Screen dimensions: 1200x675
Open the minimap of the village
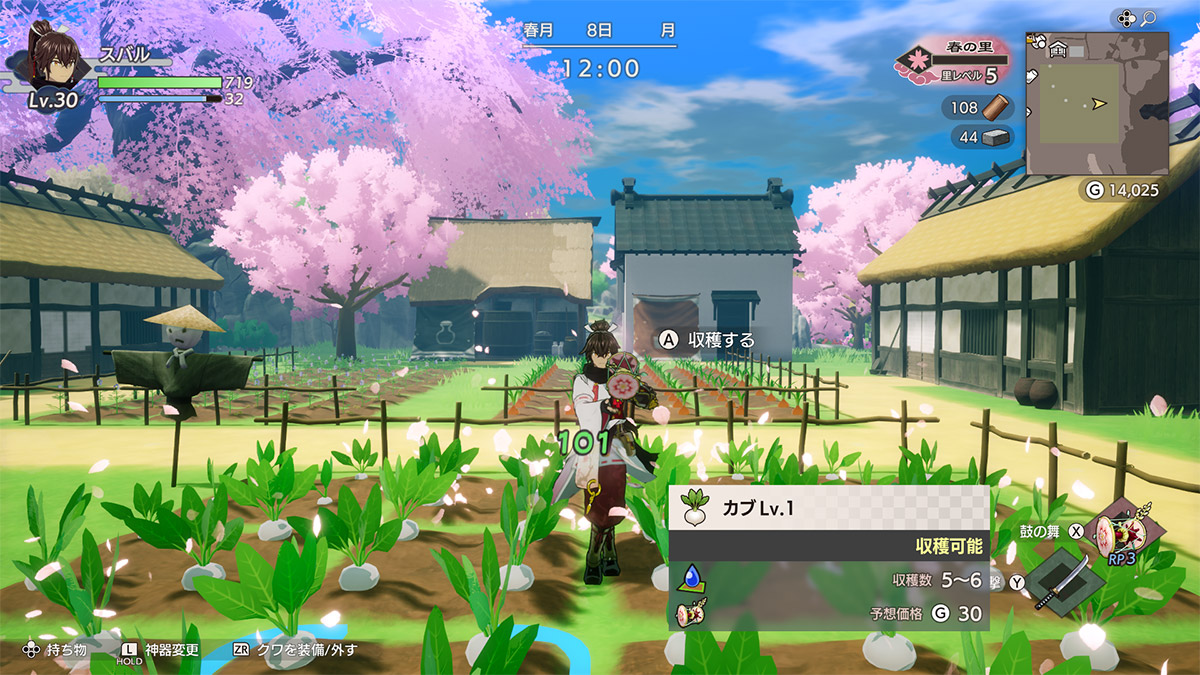[x=1097, y=104]
